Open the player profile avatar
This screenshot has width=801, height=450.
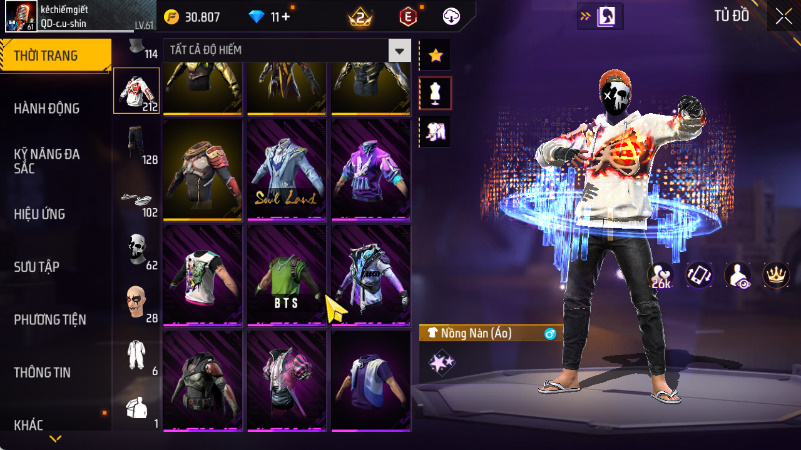(20, 15)
